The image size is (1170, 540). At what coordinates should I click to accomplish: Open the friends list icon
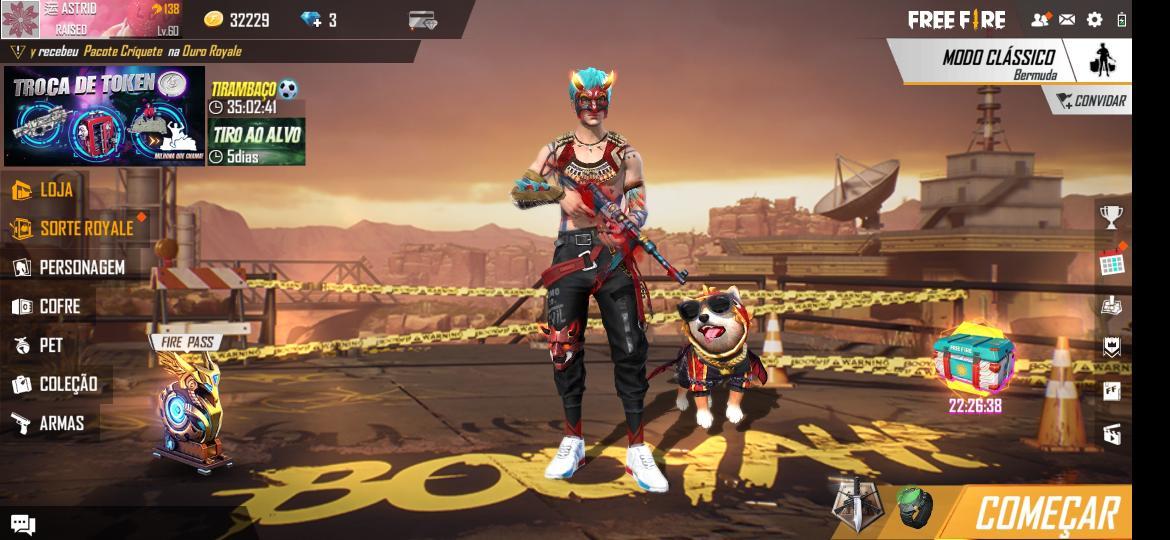coord(1040,19)
